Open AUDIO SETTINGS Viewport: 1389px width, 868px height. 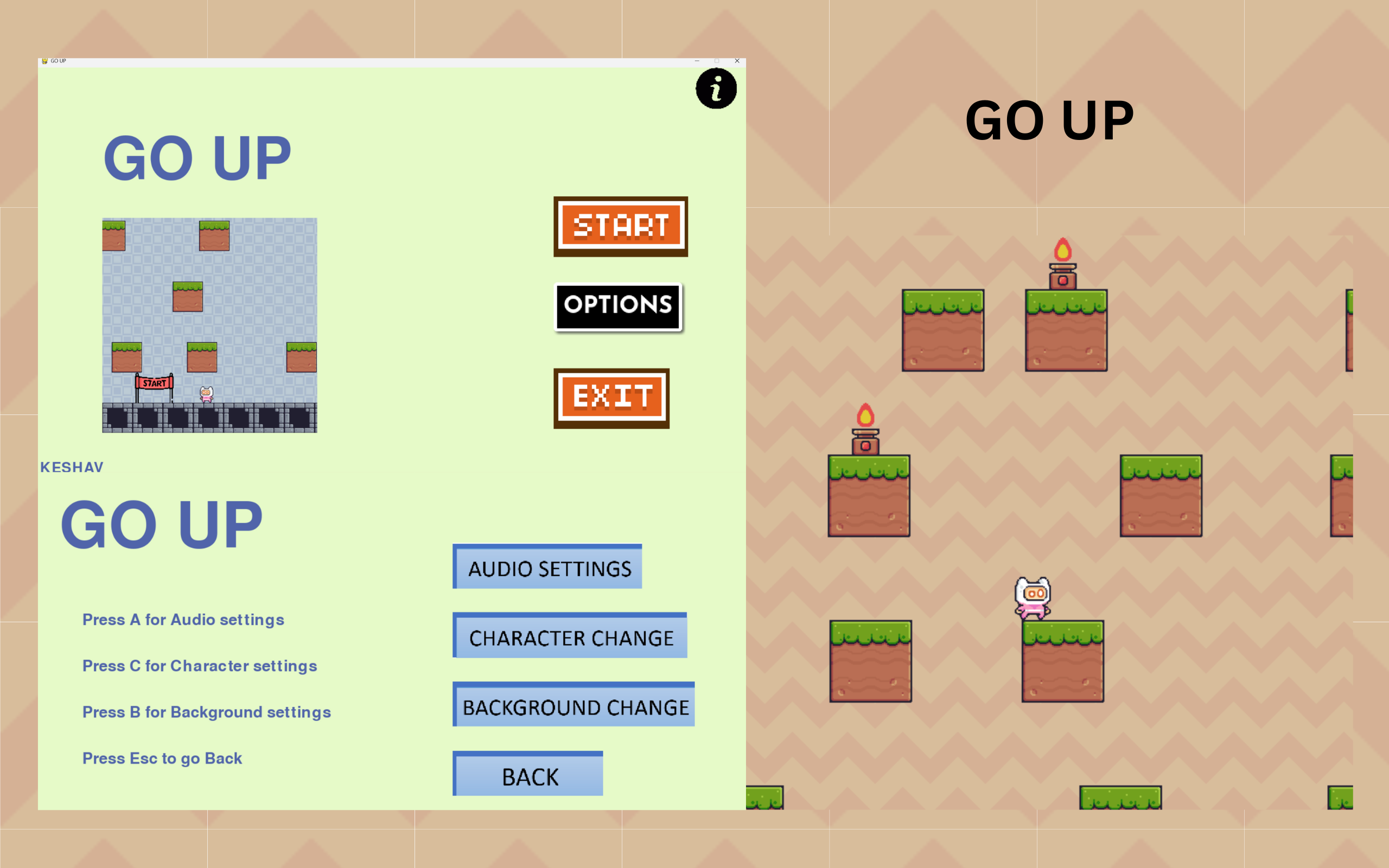click(547, 567)
